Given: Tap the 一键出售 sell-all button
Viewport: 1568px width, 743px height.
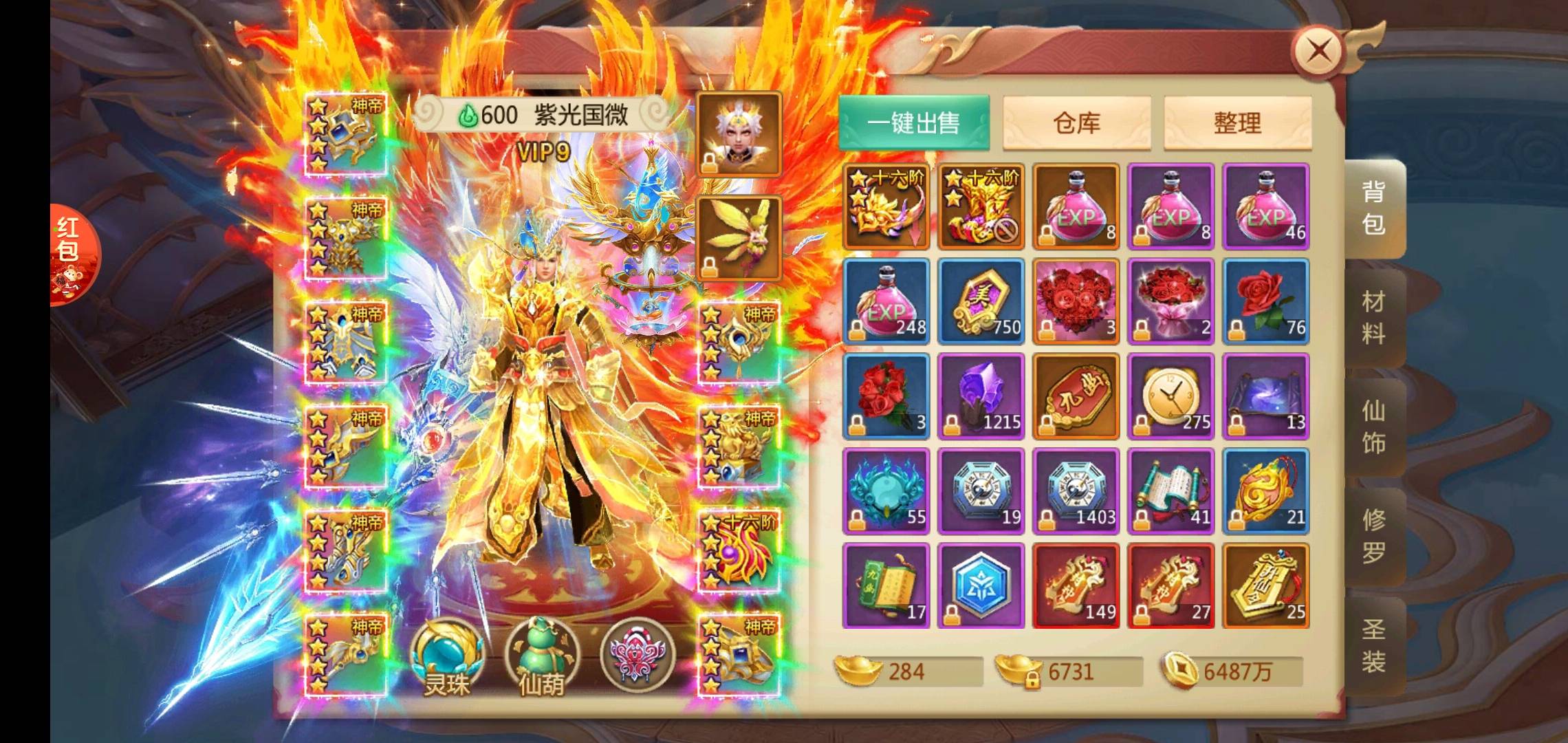Looking at the screenshot, I should tap(913, 123).
